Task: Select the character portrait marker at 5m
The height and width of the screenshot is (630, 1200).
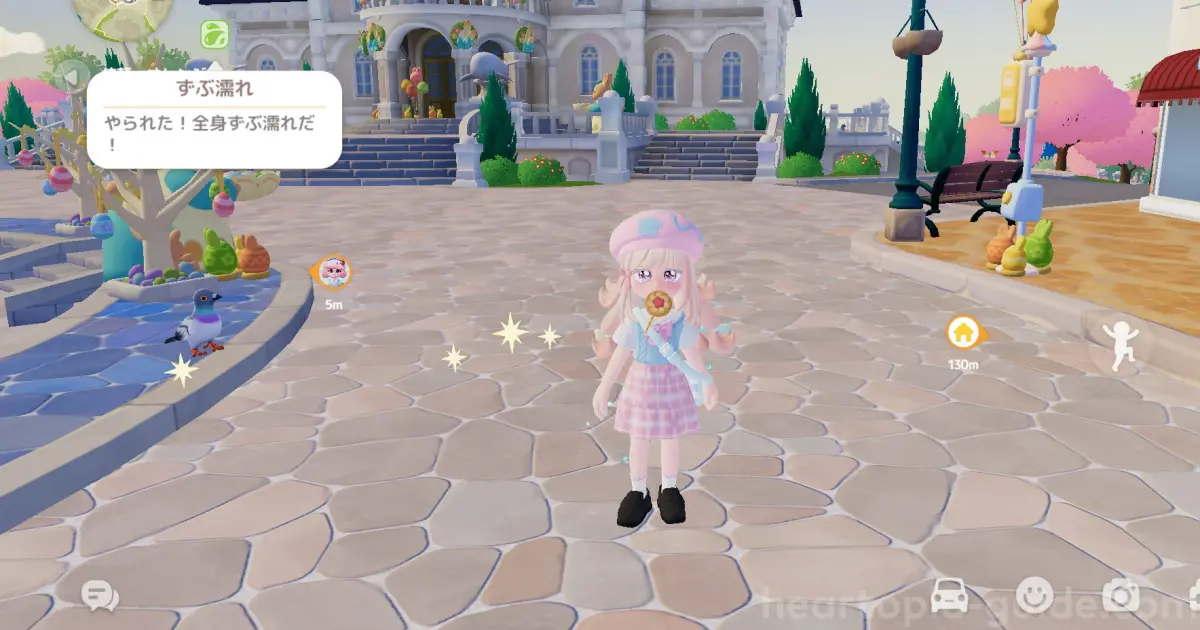Action: (x=333, y=272)
